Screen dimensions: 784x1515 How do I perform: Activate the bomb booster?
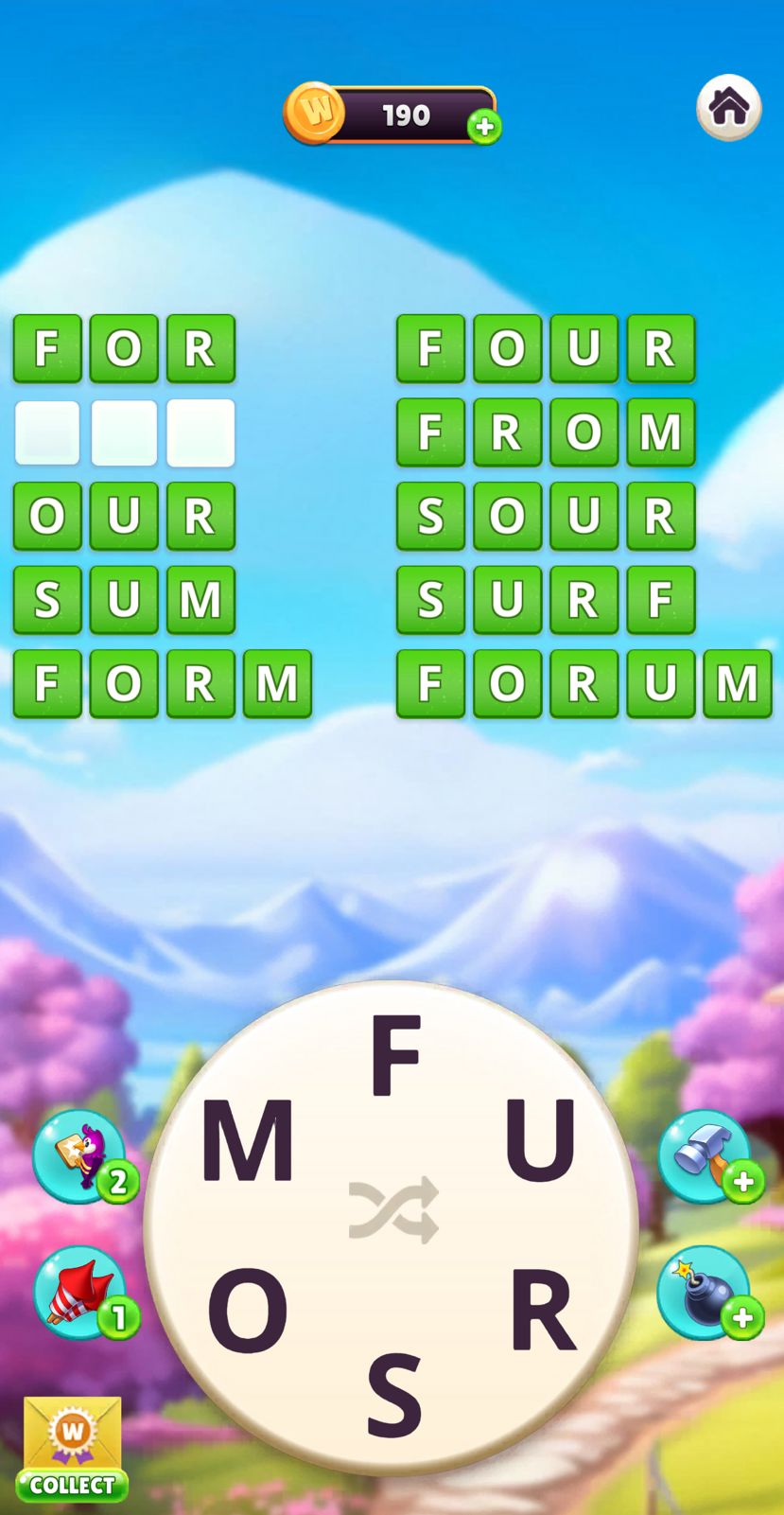click(x=703, y=1292)
